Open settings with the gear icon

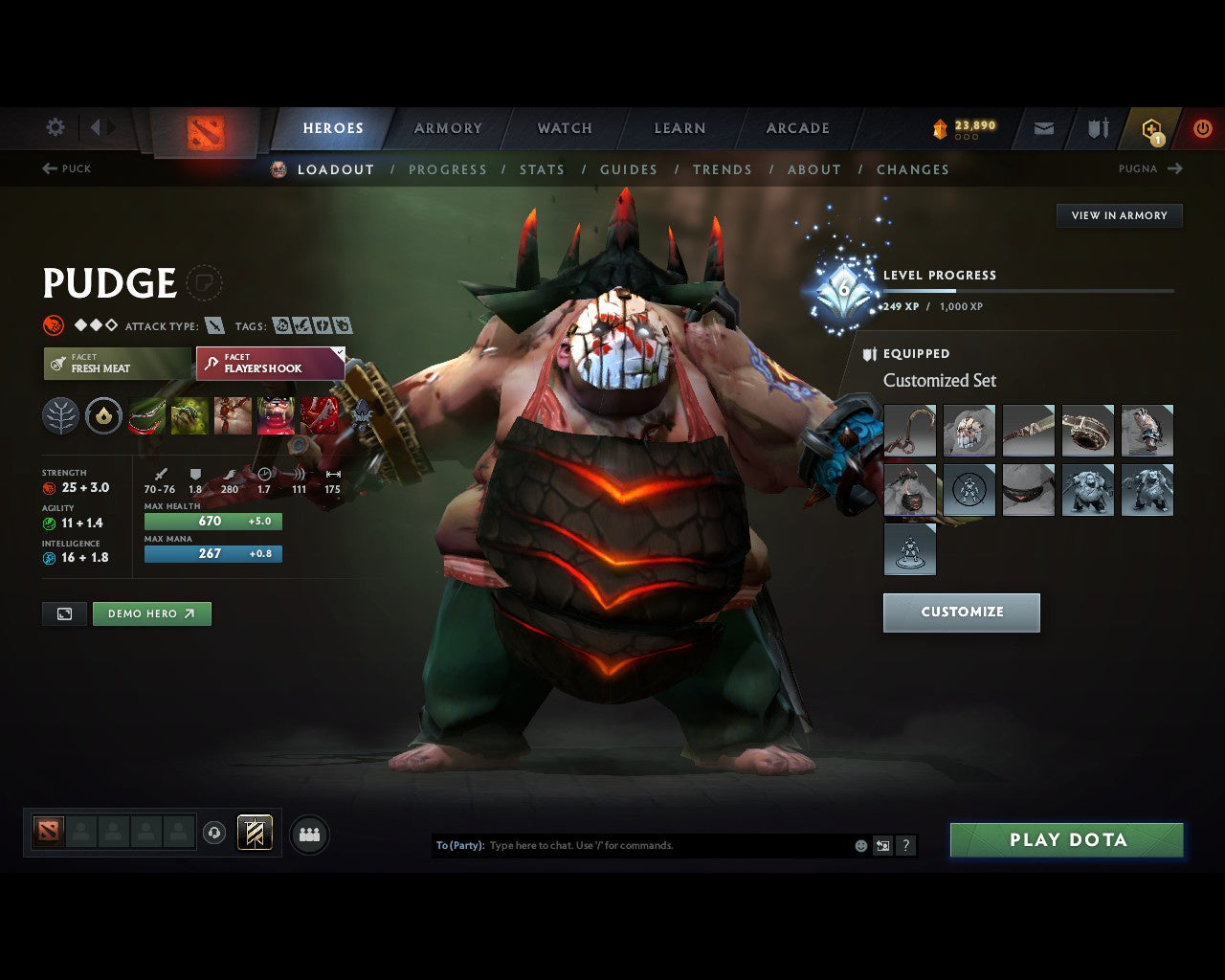(55, 127)
